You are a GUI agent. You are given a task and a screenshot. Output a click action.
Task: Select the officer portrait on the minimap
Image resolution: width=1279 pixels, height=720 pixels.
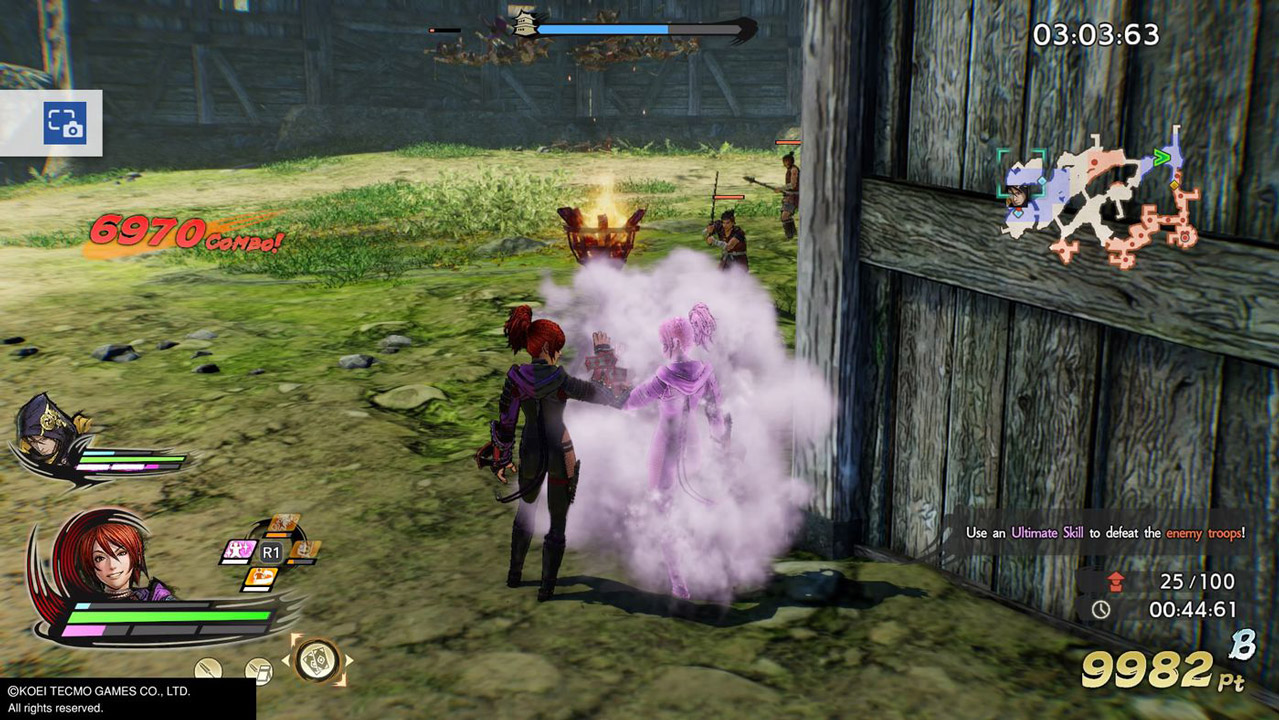click(x=1019, y=193)
